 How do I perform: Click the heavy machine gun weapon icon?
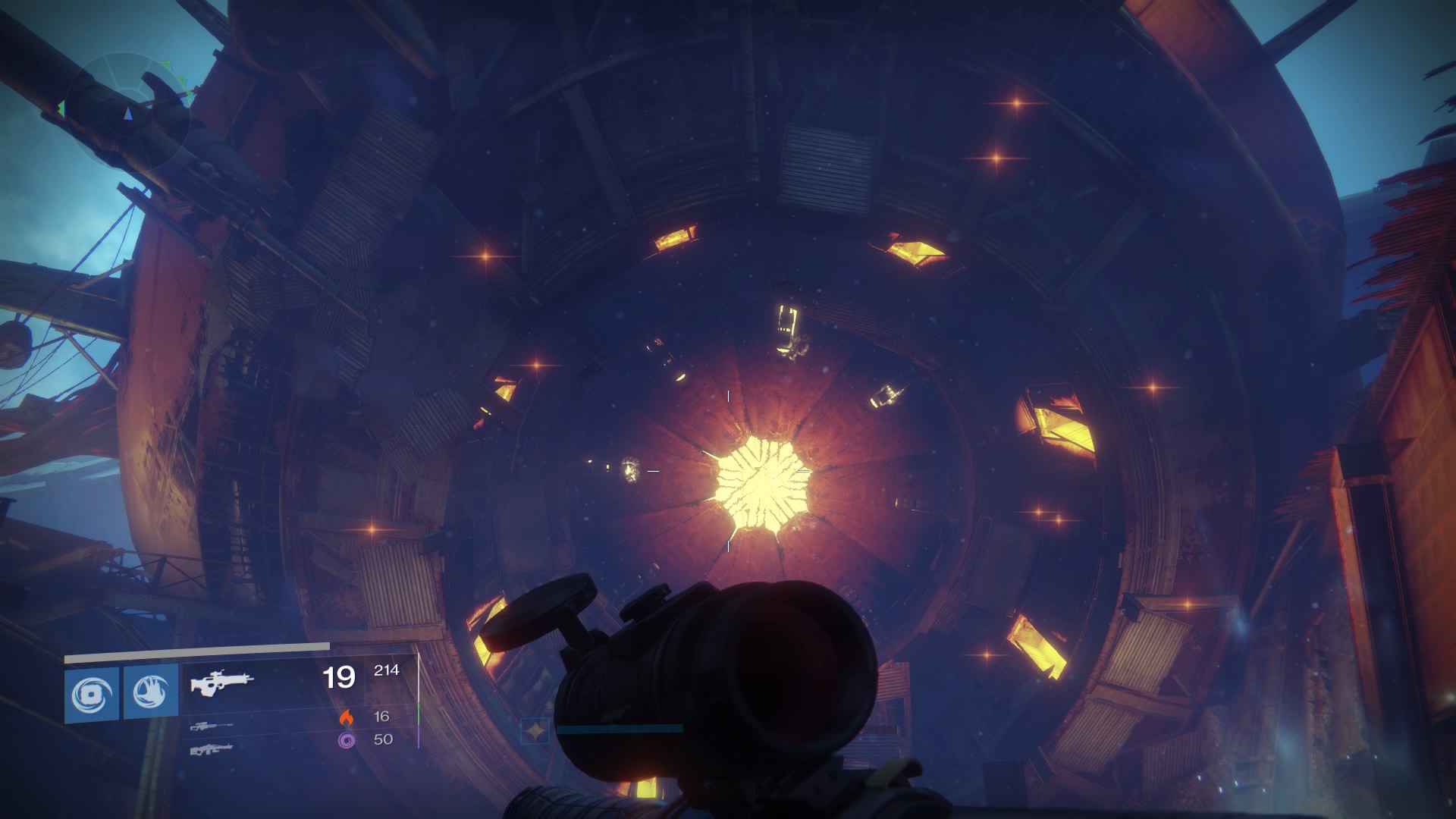212,751
